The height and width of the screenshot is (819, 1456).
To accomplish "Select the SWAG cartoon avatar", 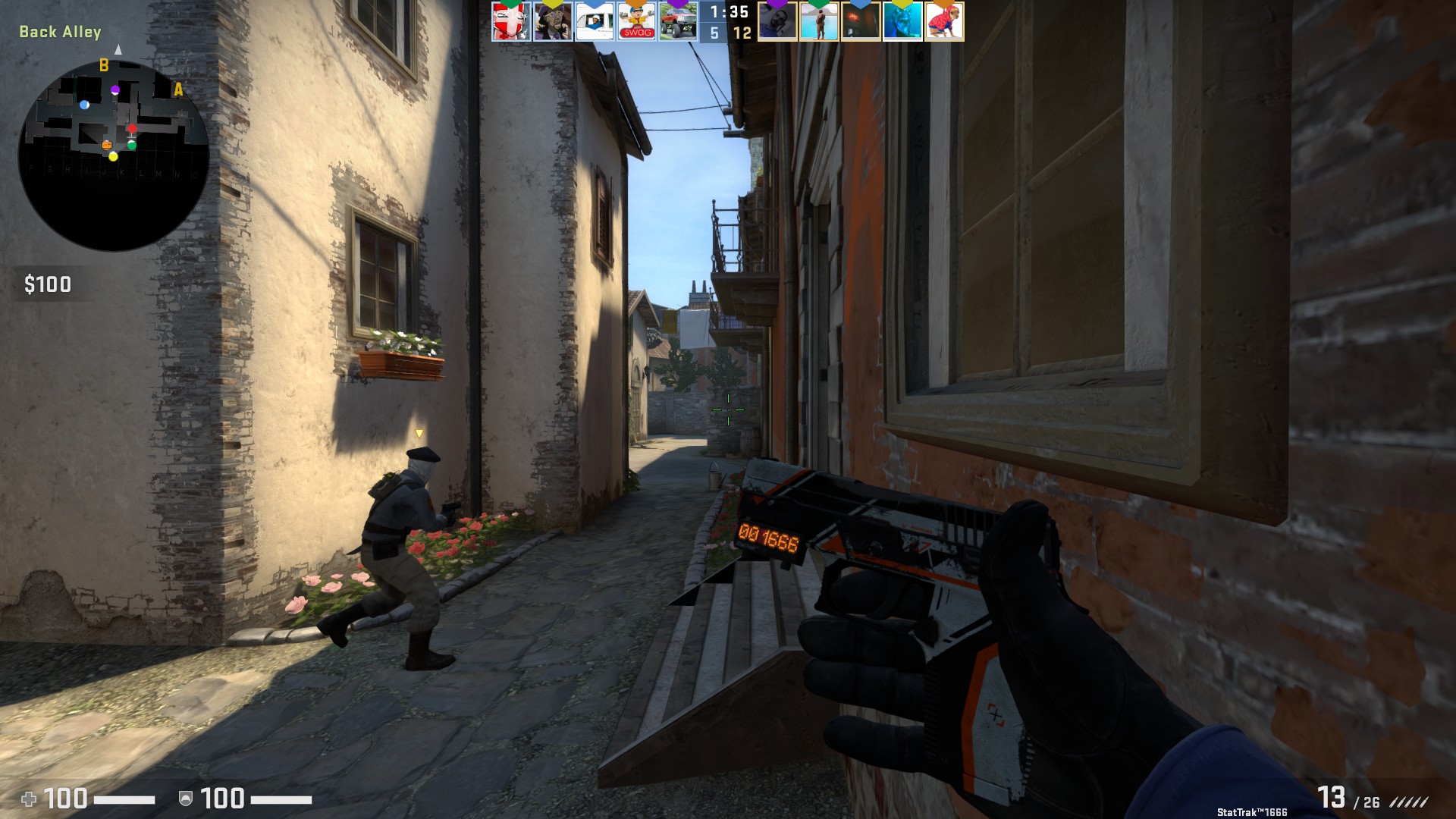I will pyautogui.click(x=636, y=22).
